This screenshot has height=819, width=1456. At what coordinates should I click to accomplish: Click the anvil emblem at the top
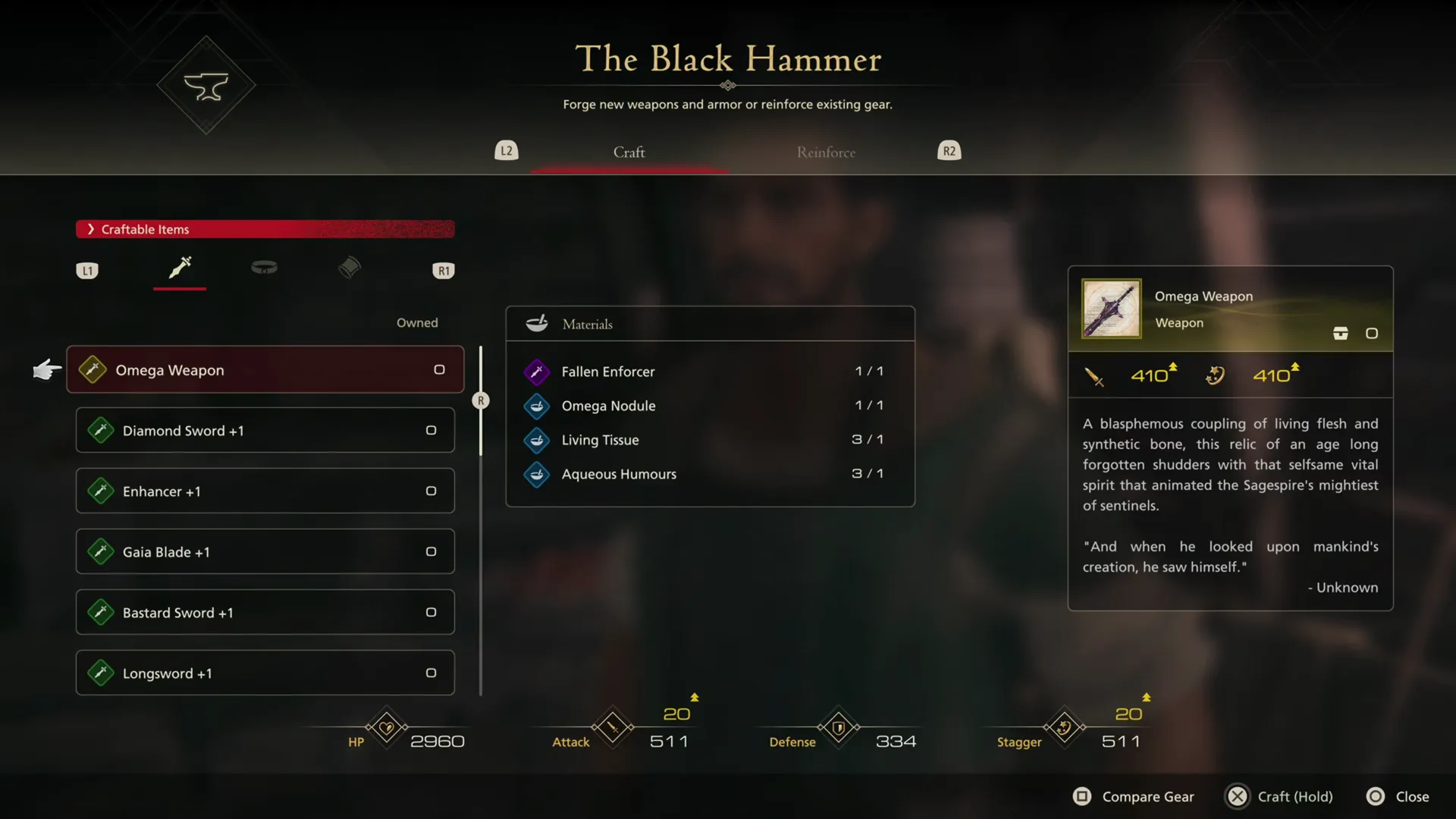[206, 84]
